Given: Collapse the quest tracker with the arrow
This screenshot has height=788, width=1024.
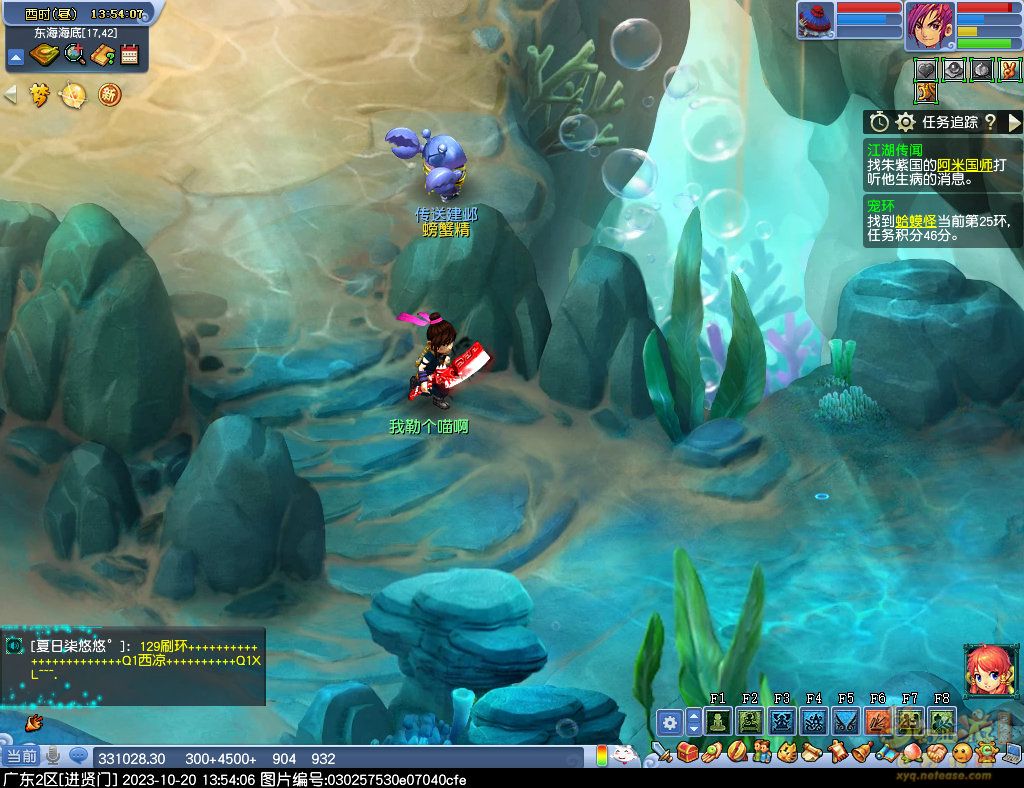Looking at the screenshot, I should coord(1014,122).
